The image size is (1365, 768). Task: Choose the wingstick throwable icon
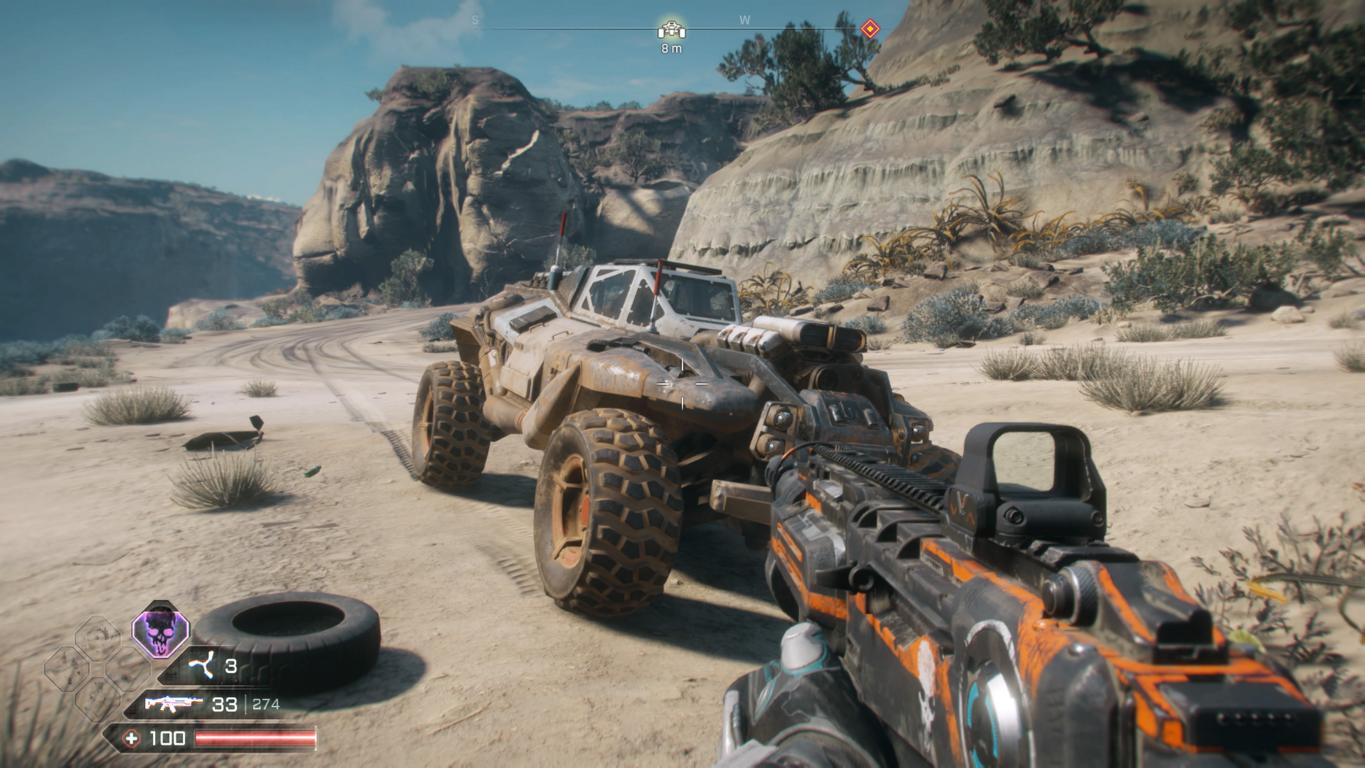click(201, 666)
